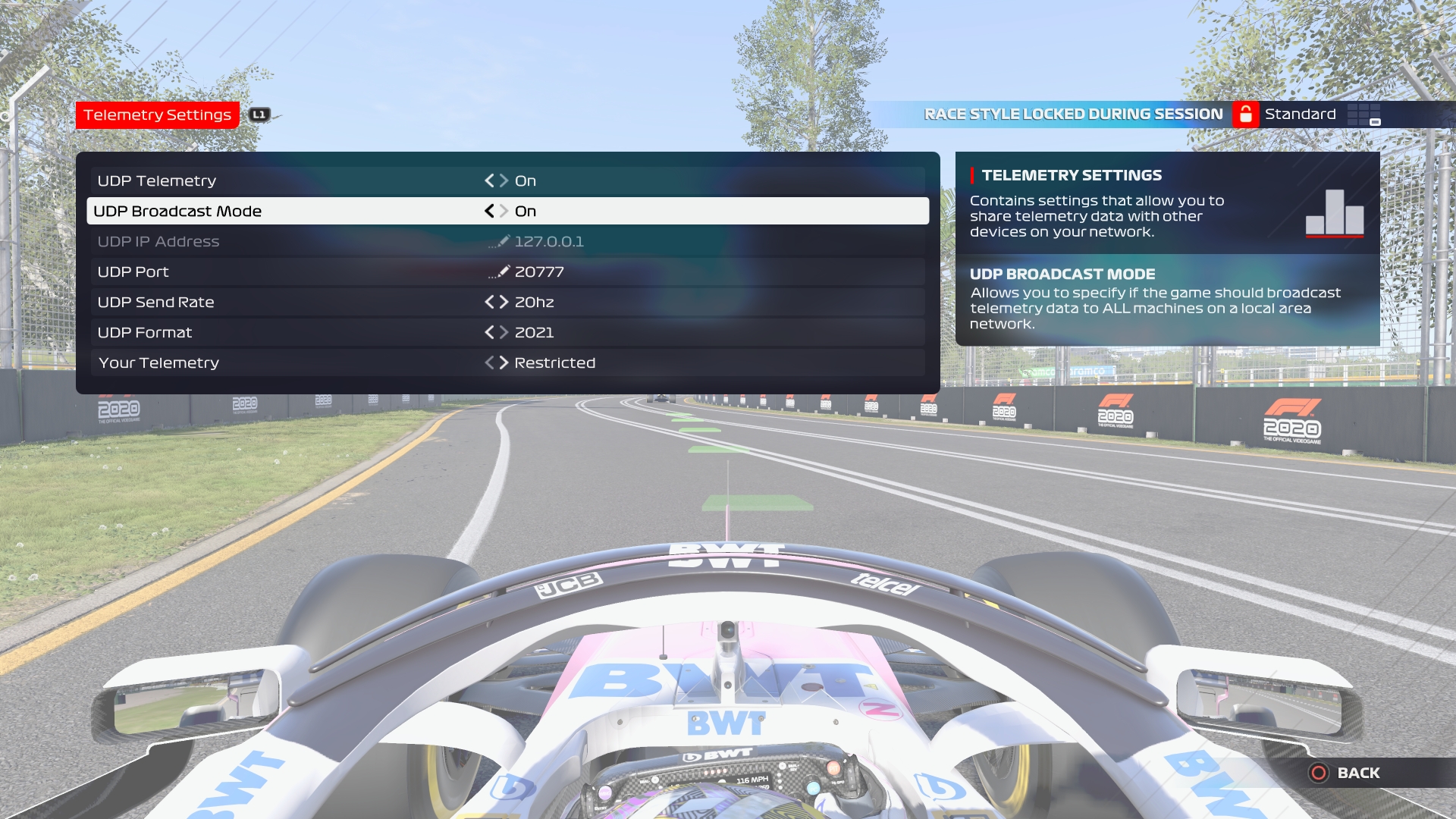
Task: Click the edit pencil next to UDP Port
Action: (504, 271)
